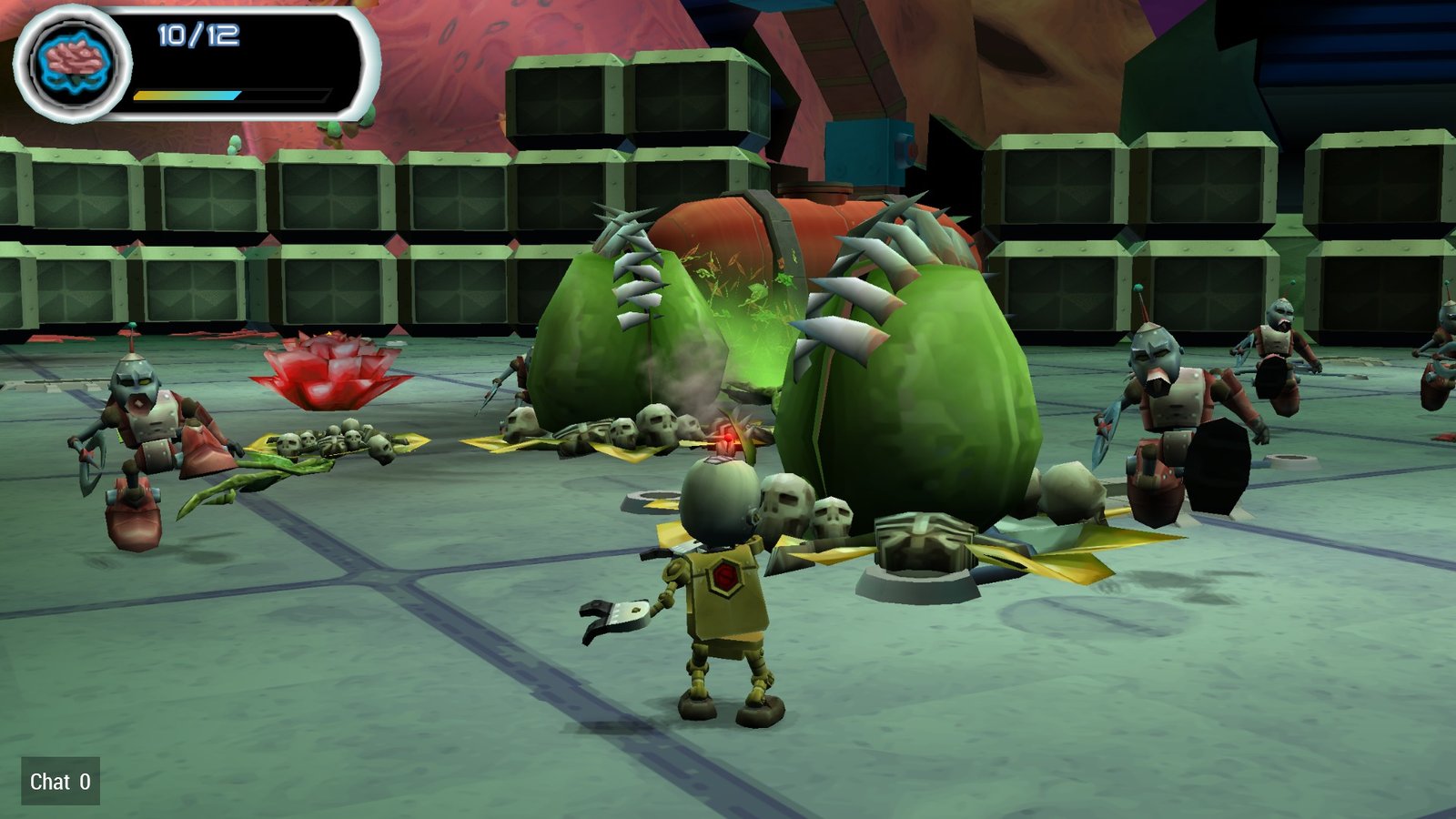Open the Chat button
1456x819 pixels.
60,782
